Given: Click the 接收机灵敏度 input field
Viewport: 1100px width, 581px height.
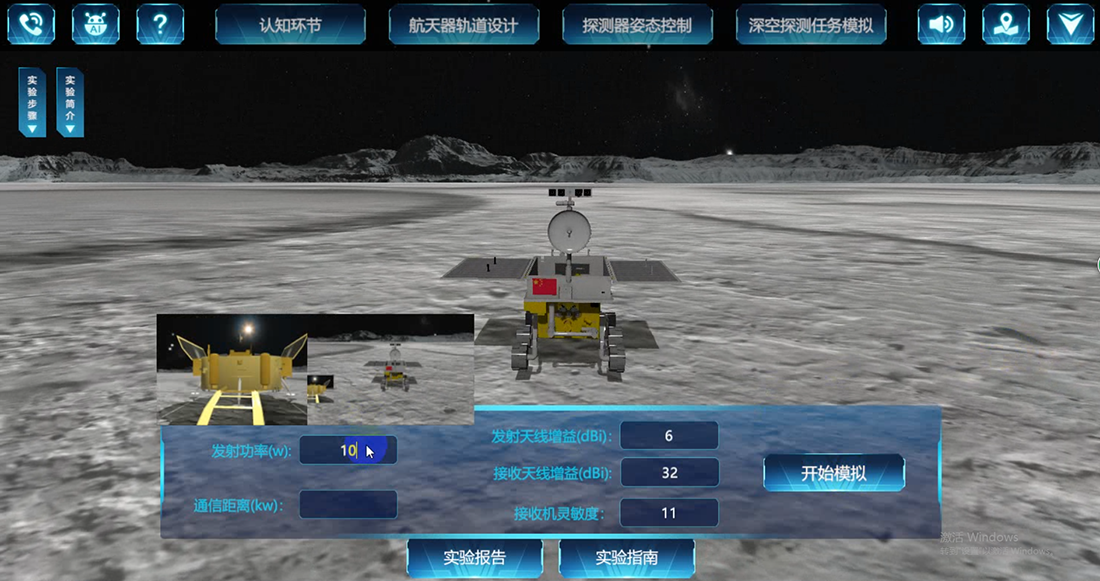Looking at the screenshot, I should tap(669, 512).
